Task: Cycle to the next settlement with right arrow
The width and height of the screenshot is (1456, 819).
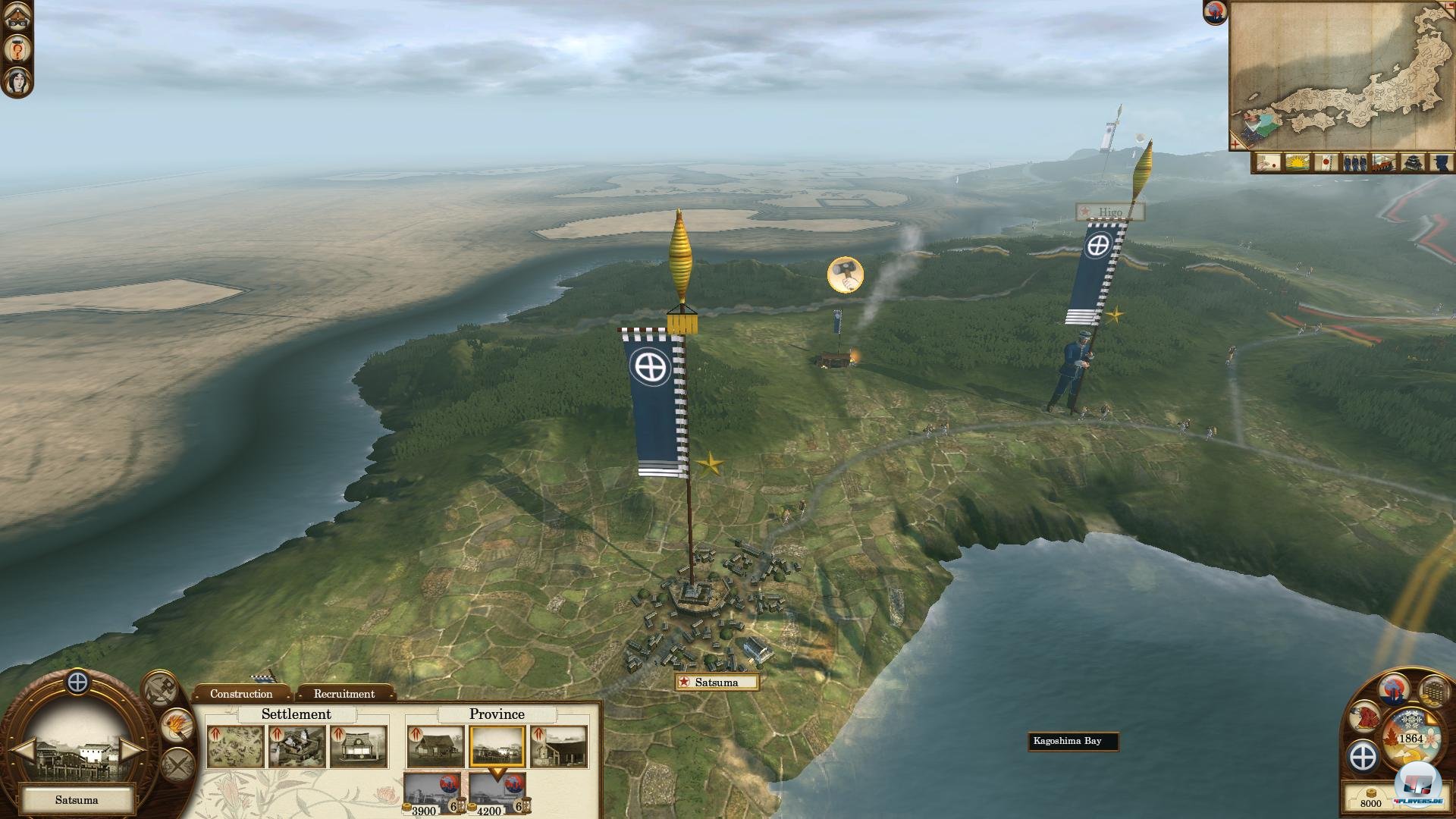Action: point(131,751)
